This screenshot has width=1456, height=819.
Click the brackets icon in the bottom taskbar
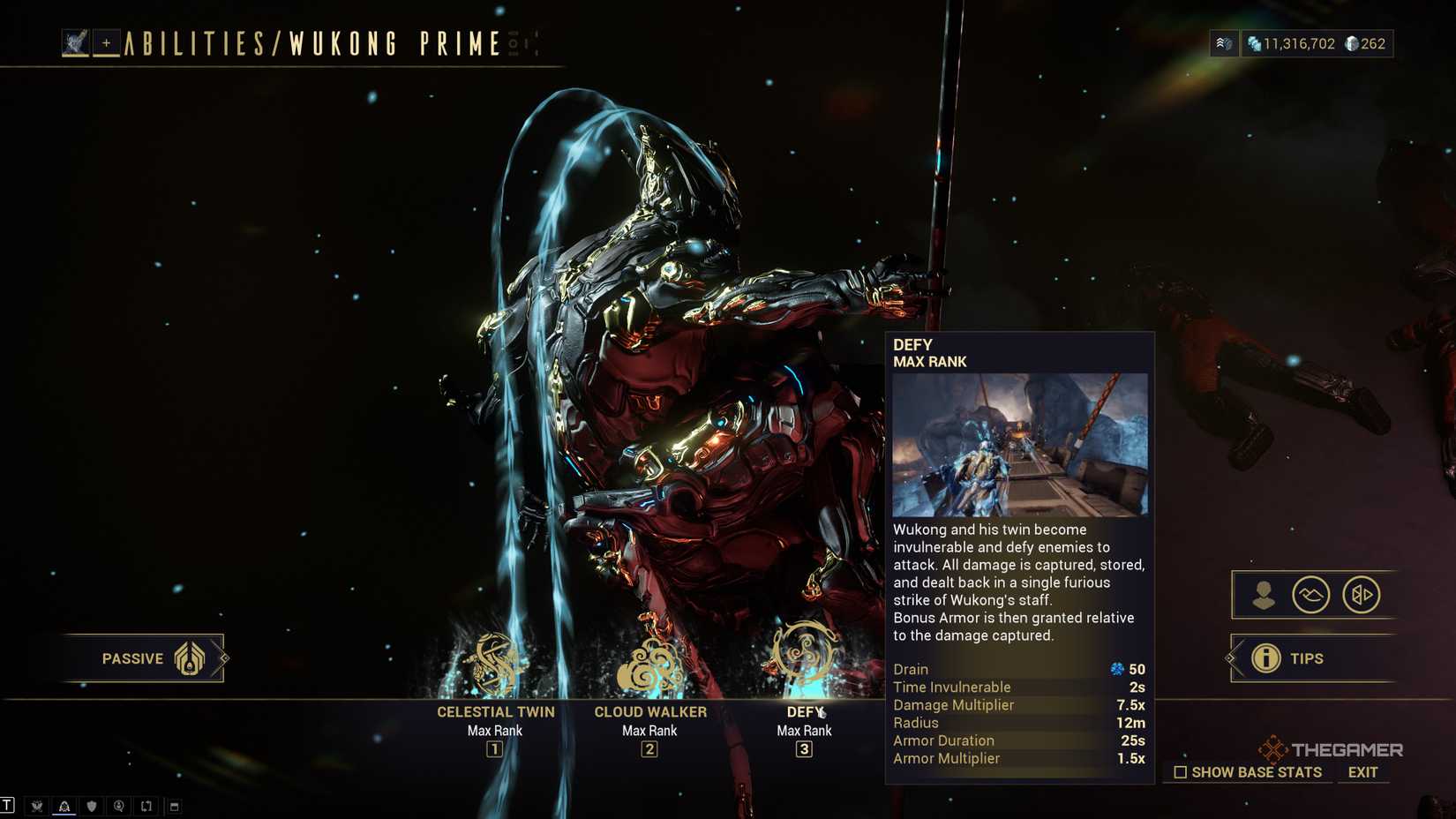[146, 806]
